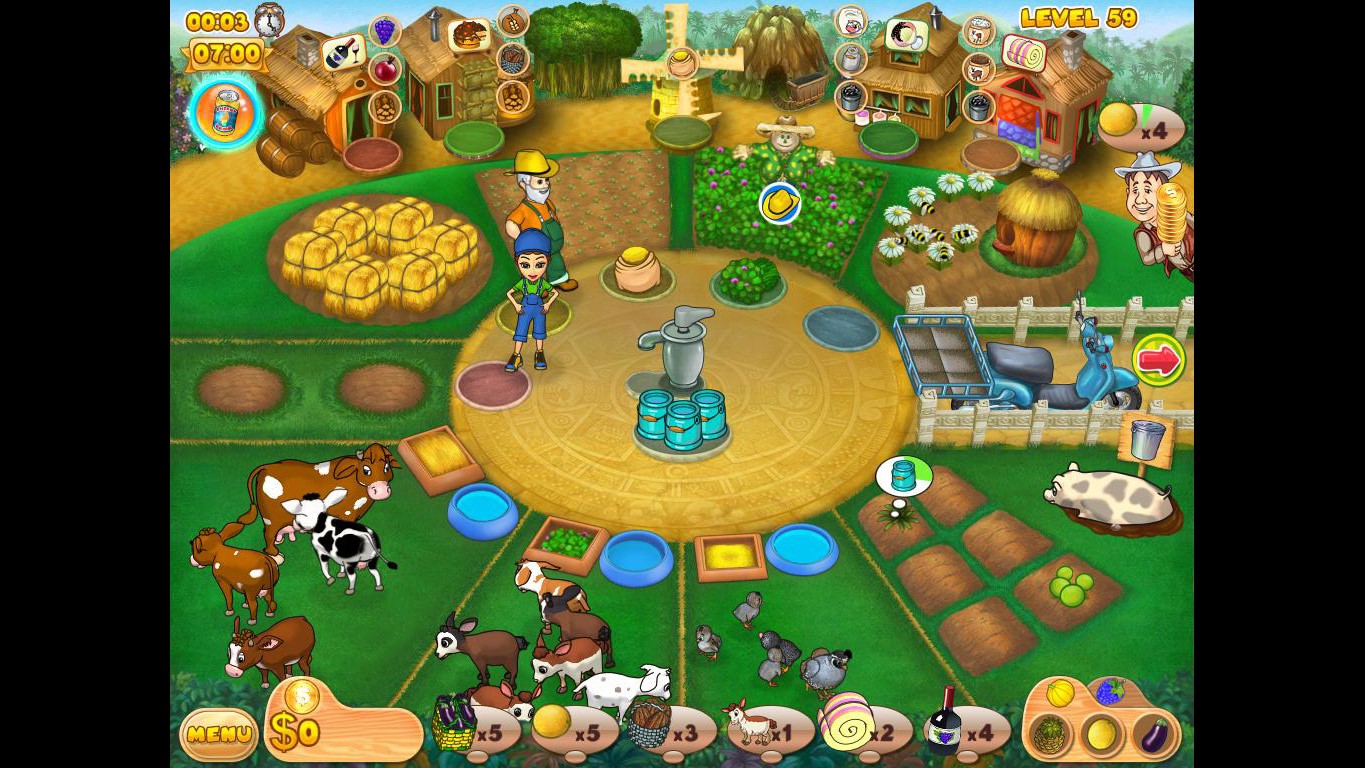Click the alarm clock next to the timer
The image size is (1365, 768).
pos(268,20)
